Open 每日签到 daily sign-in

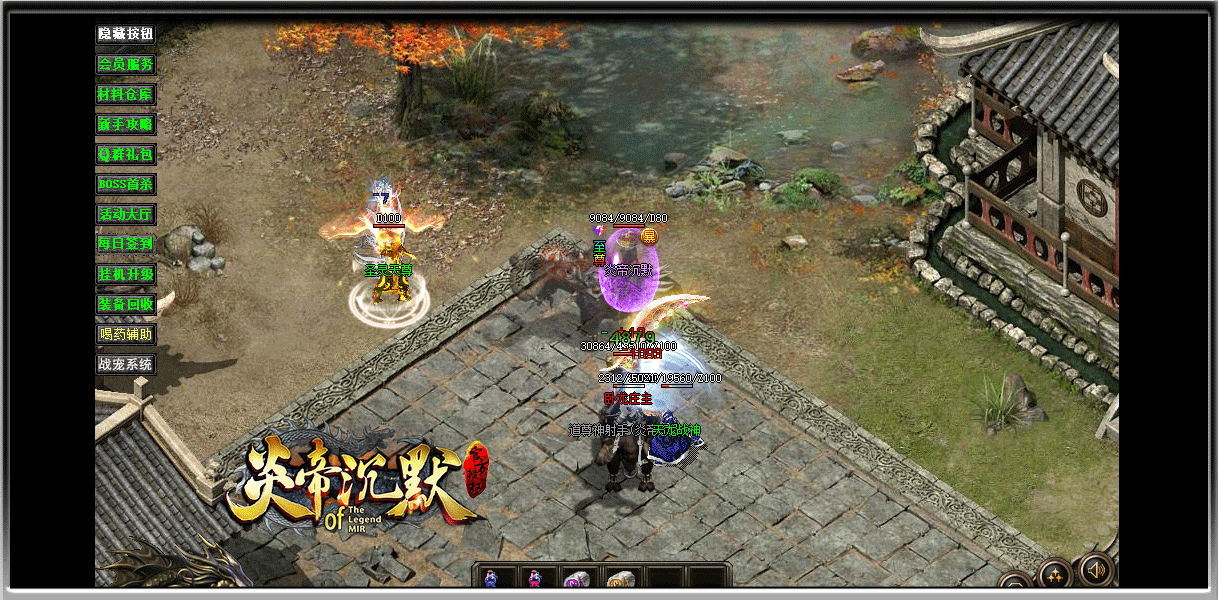pyautogui.click(x=126, y=243)
